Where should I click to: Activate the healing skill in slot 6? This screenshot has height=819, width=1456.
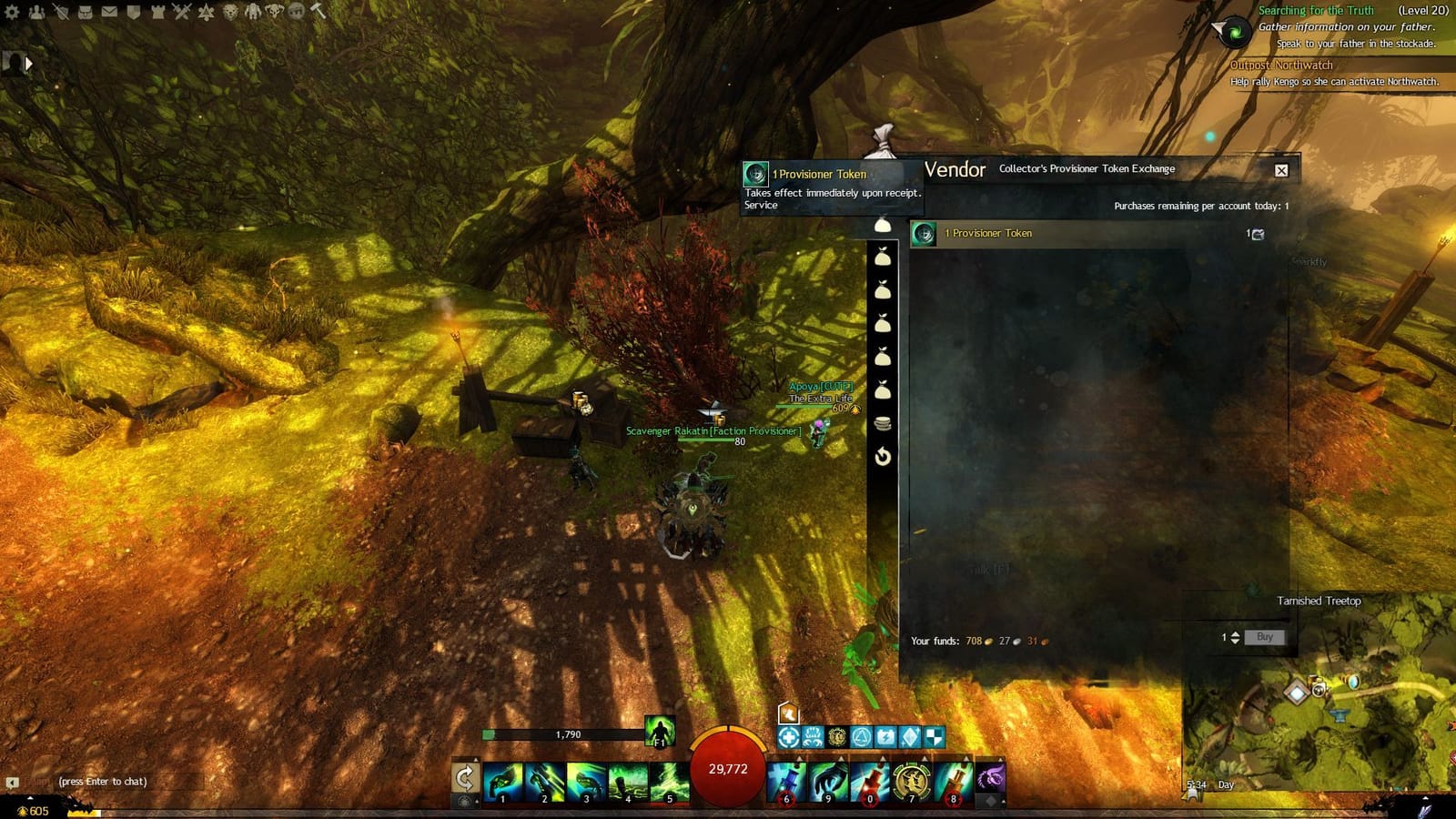click(x=785, y=784)
